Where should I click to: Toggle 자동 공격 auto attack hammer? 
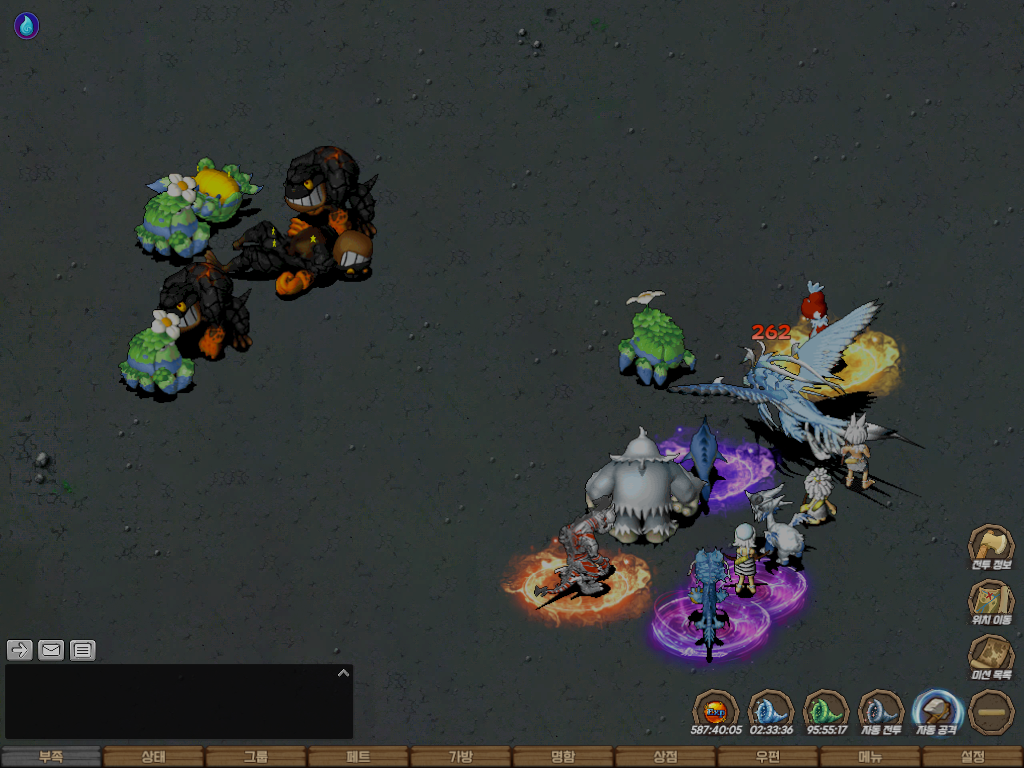tap(937, 710)
